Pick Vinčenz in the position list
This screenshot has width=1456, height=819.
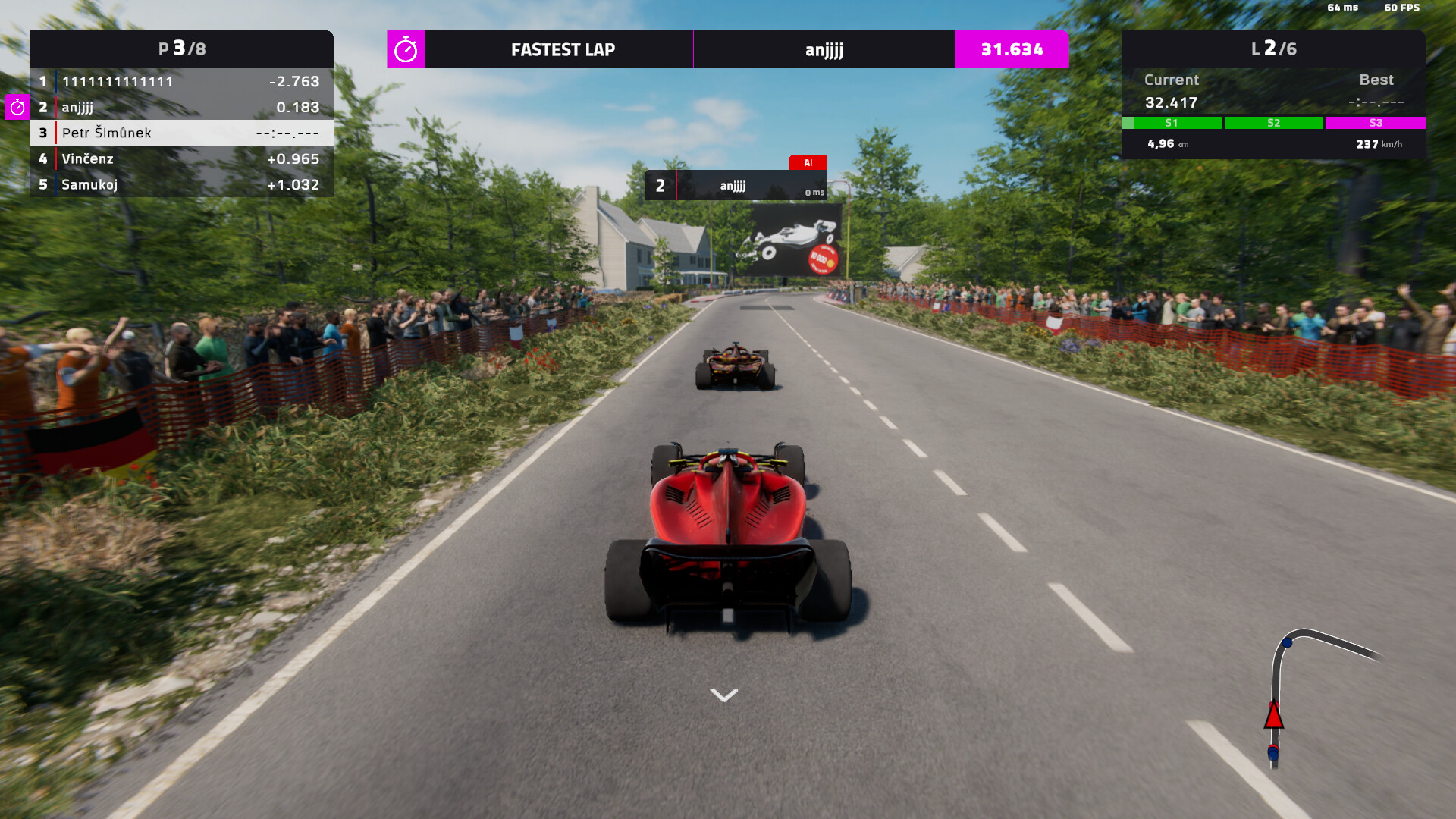click(182, 158)
